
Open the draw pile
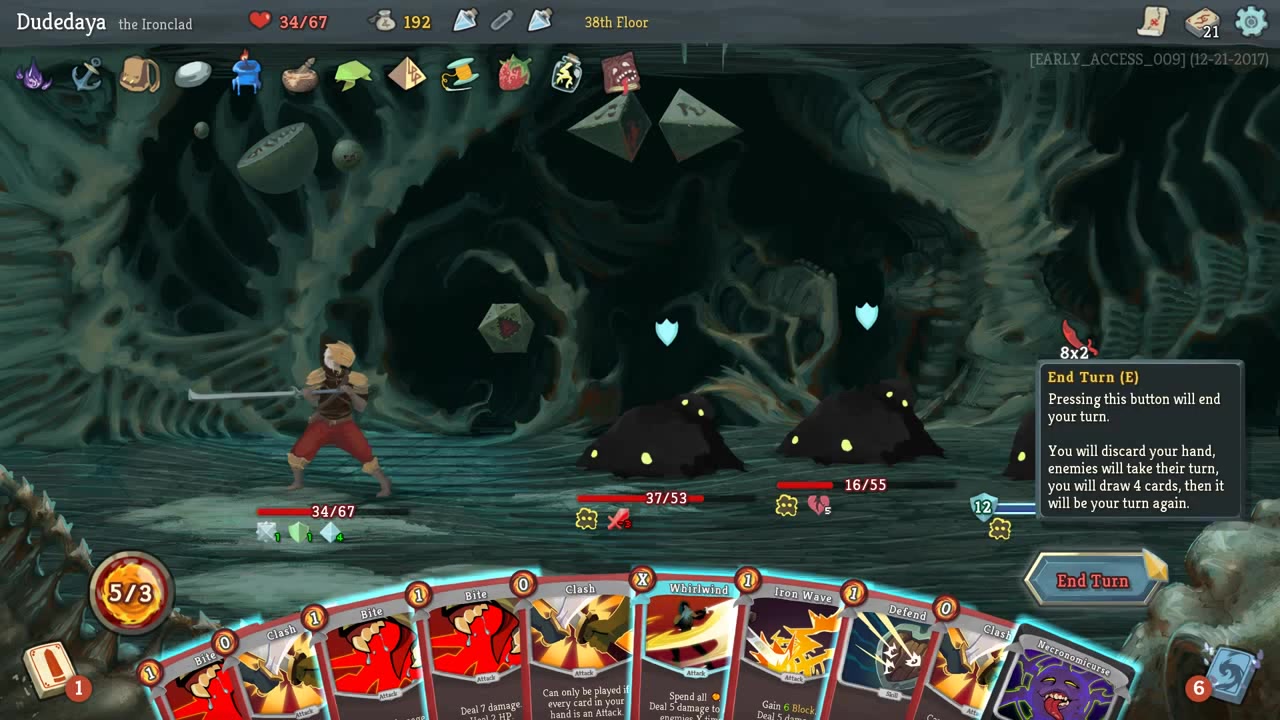coord(50,670)
